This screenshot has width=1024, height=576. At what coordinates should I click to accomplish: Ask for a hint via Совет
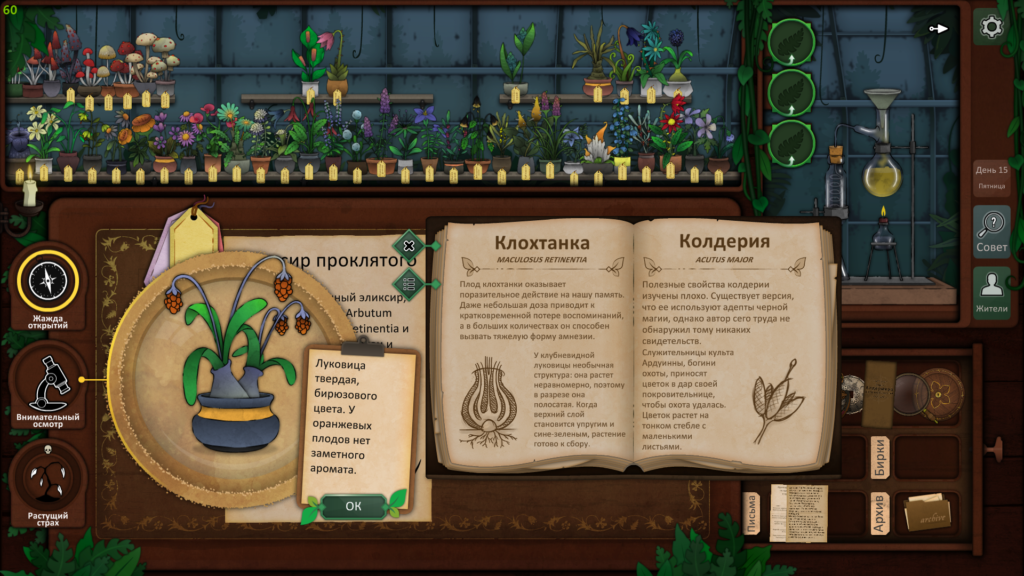991,232
